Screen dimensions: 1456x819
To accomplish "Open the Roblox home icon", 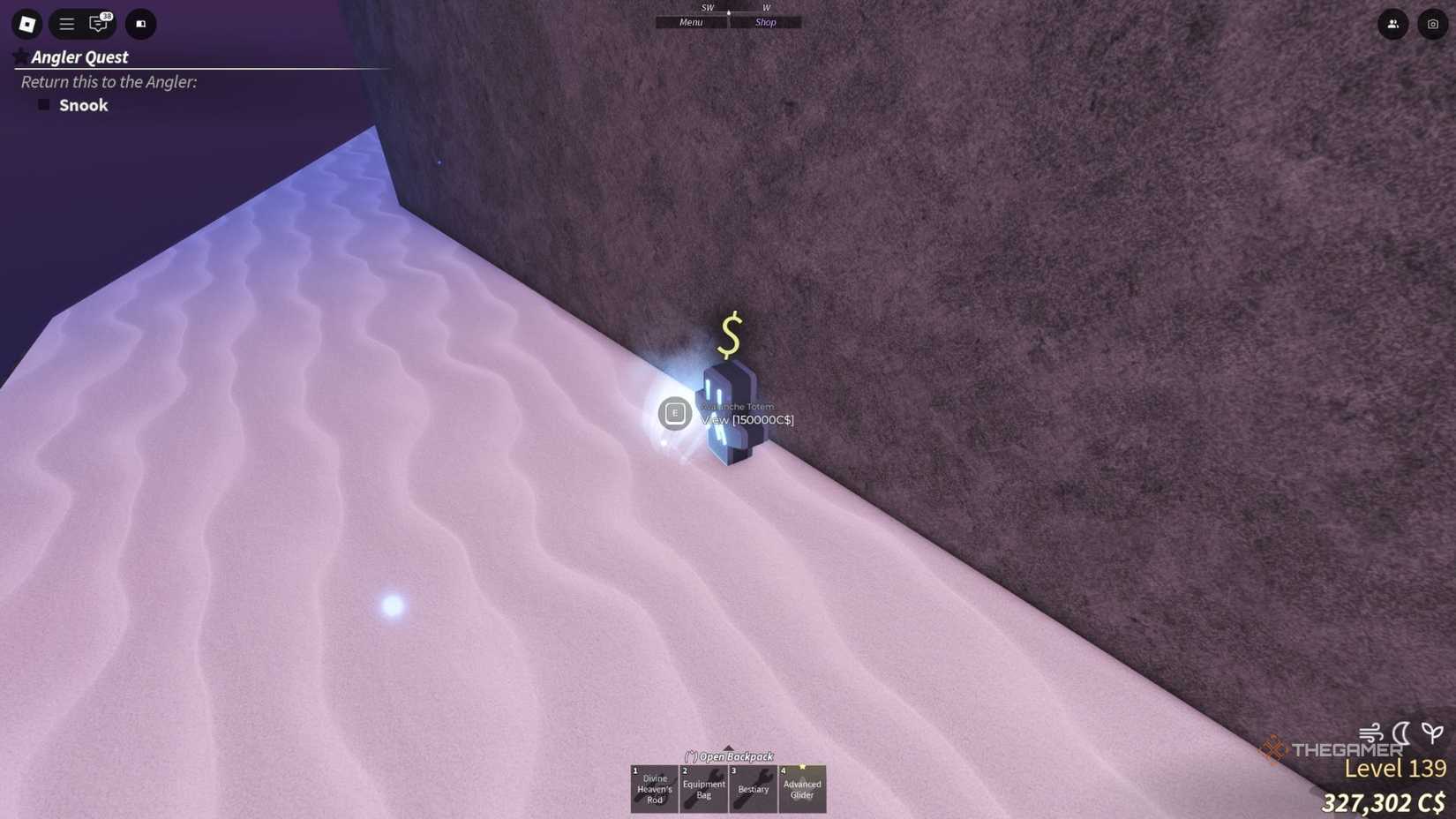I will pyautogui.click(x=26, y=24).
